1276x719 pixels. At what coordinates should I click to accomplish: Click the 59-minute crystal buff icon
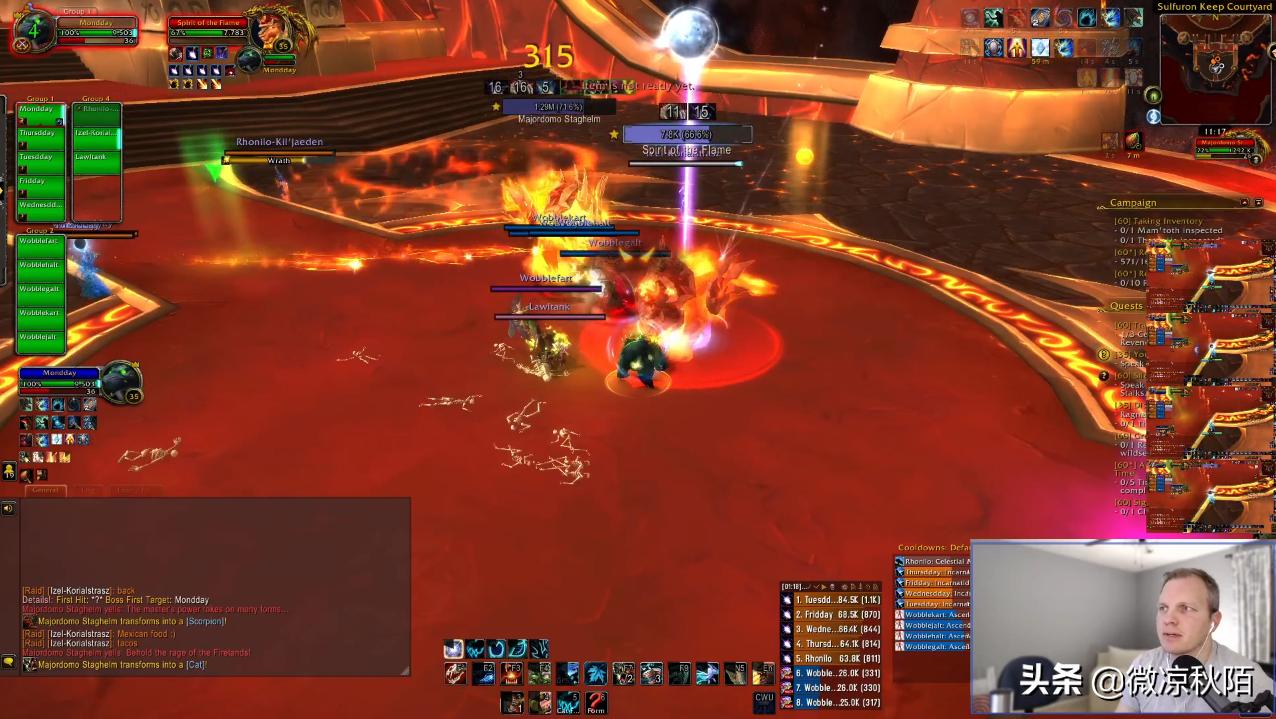pos(1040,48)
